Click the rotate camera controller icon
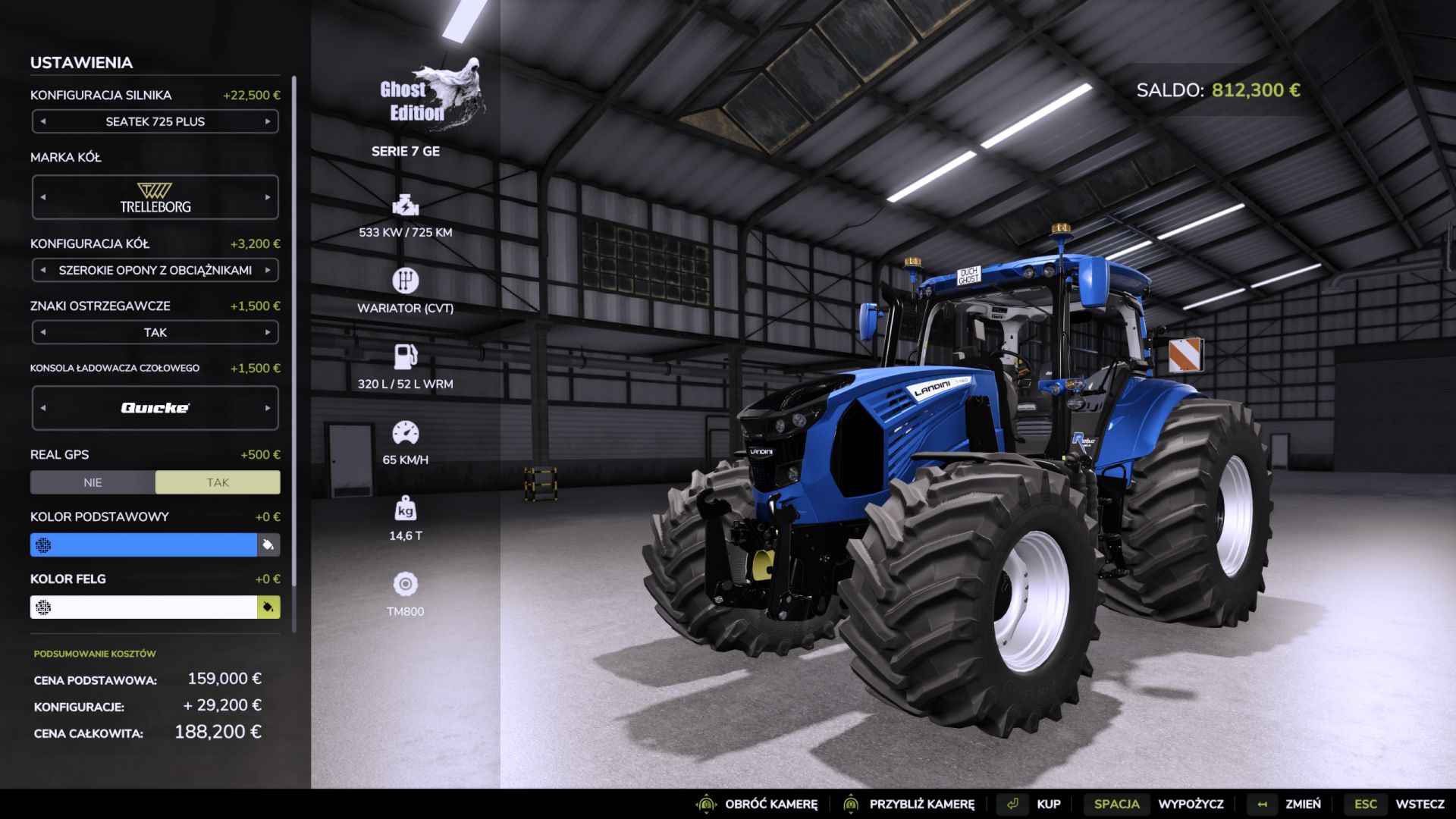 (x=708, y=803)
